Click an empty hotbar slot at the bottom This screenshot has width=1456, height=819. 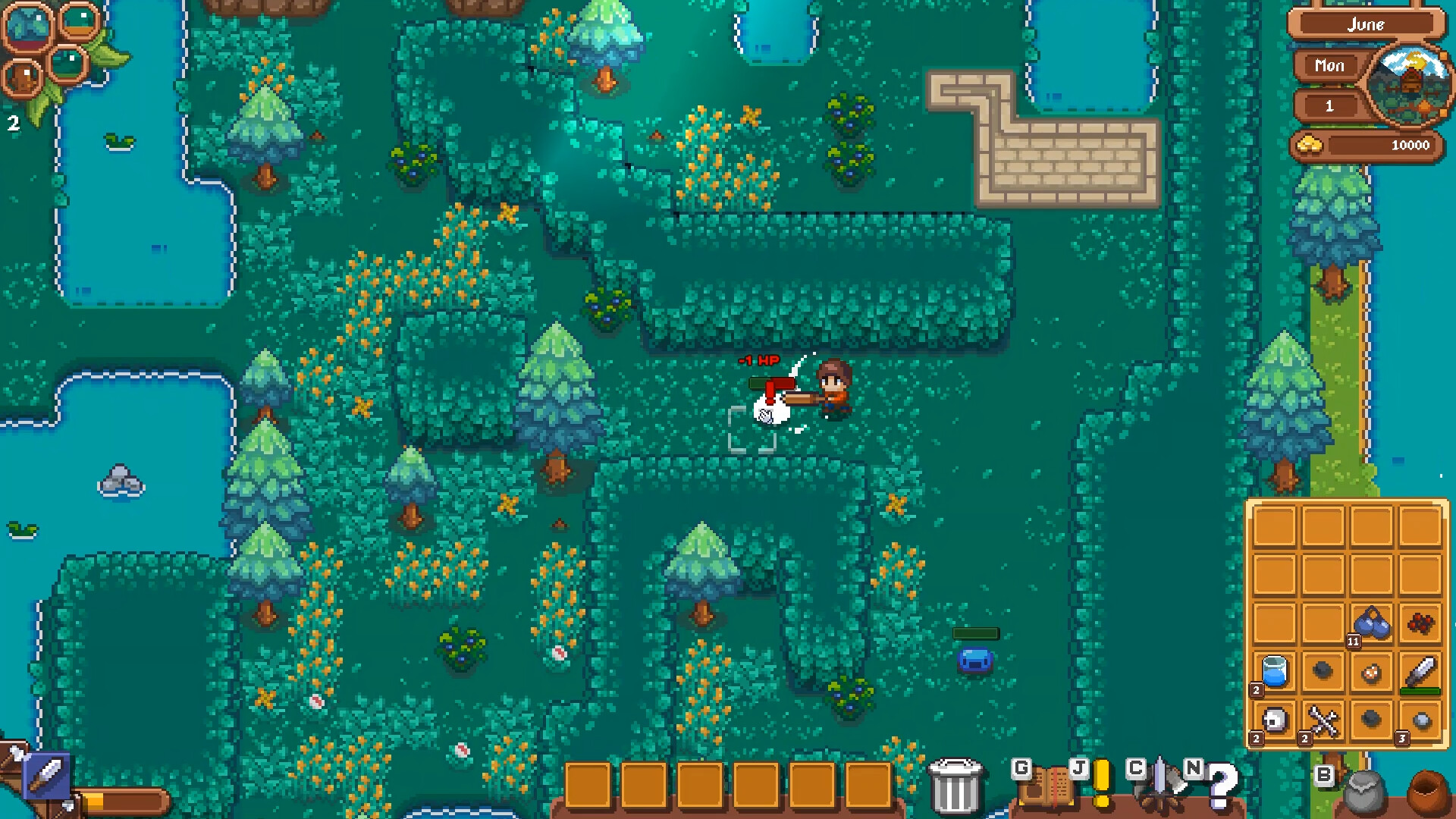(x=586, y=785)
